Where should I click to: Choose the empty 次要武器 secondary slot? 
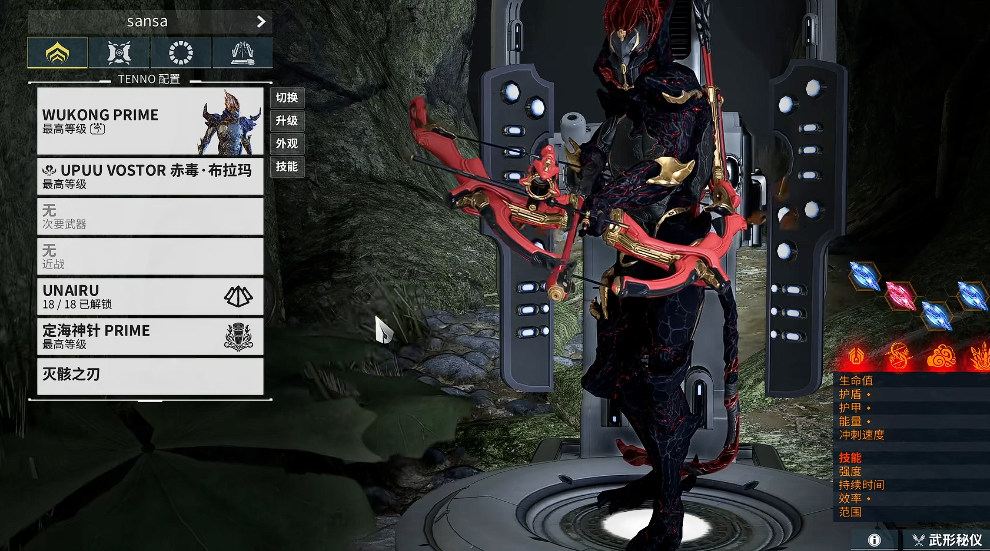(x=150, y=216)
